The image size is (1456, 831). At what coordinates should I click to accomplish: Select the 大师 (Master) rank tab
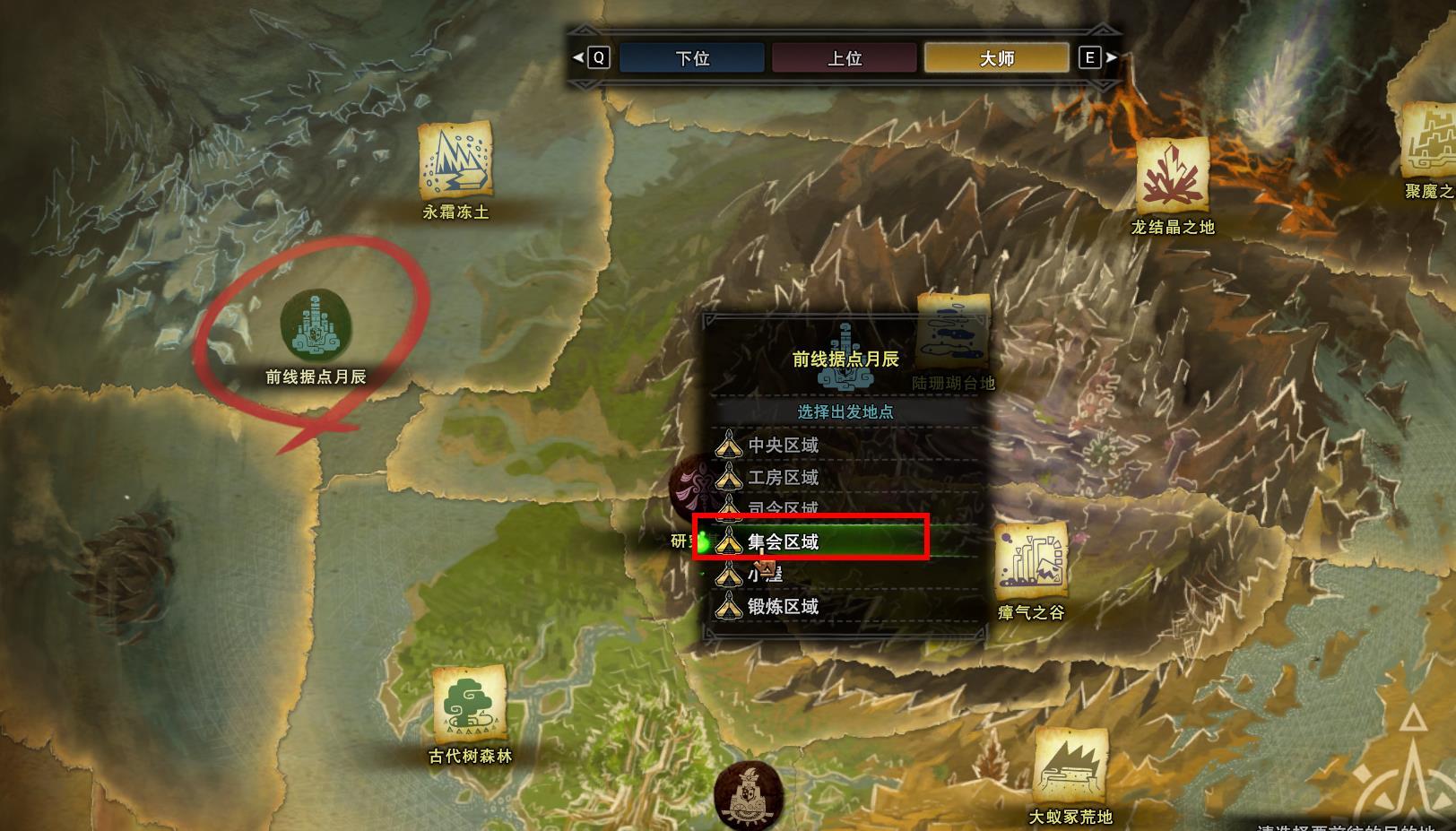coord(995,57)
